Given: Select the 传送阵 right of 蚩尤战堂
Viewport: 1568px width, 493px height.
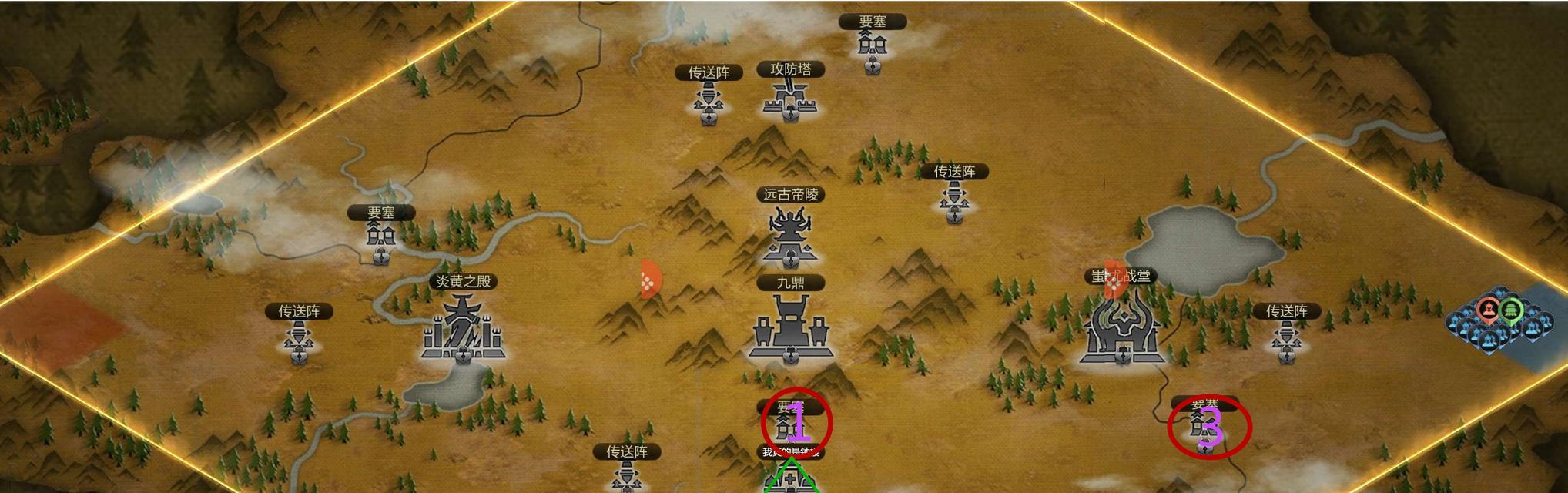Looking at the screenshot, I should pos(1286,339).
